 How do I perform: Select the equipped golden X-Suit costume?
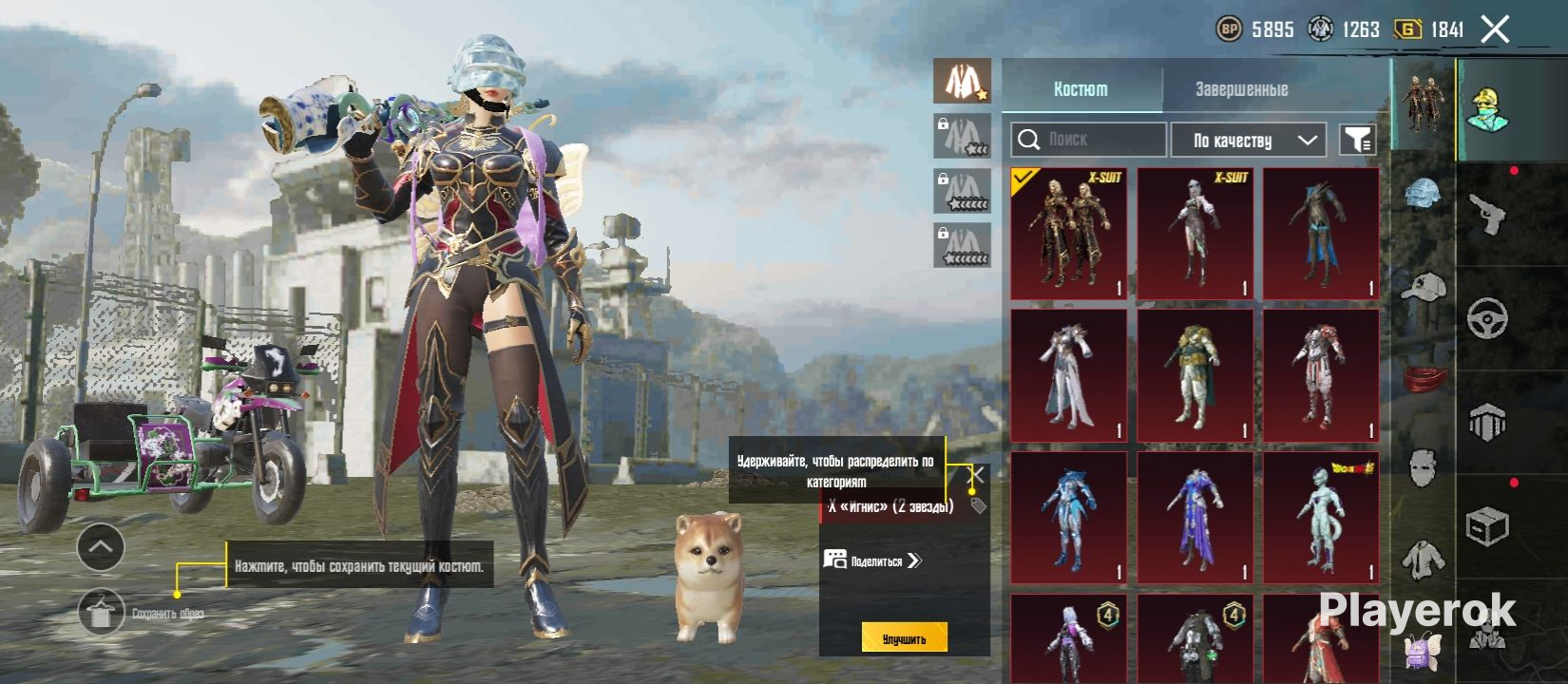[1069, 234]
